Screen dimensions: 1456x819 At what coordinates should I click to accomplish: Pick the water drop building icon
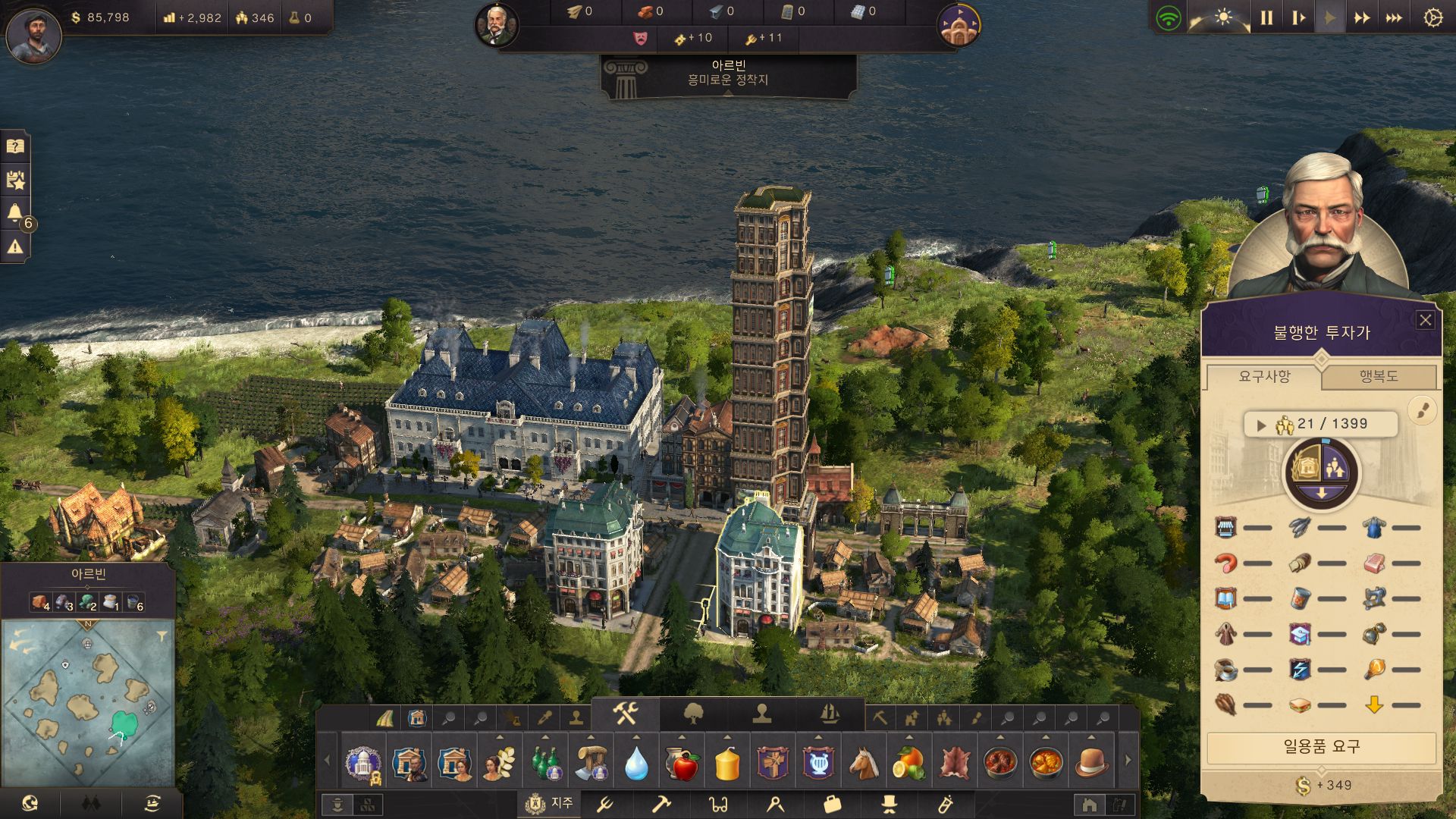tap(636, 762)
